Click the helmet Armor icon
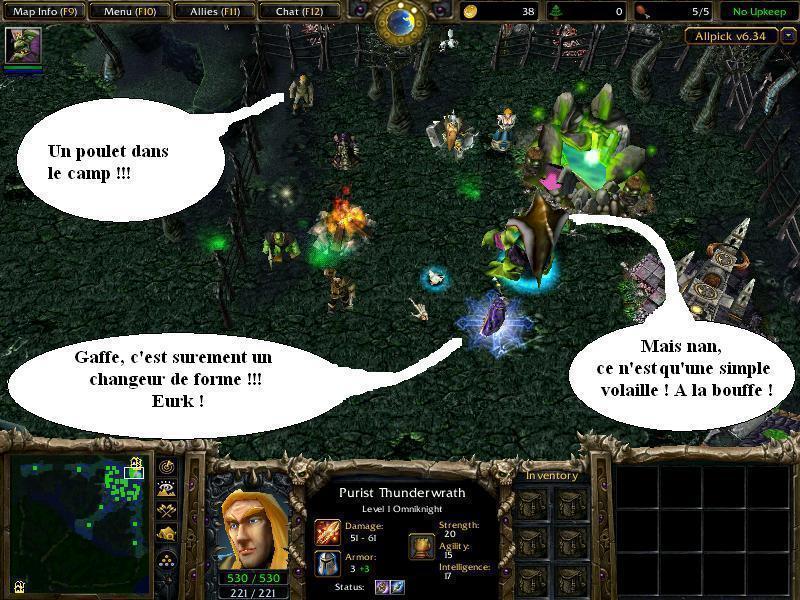 pyautogui.click(x=328, y=562)
